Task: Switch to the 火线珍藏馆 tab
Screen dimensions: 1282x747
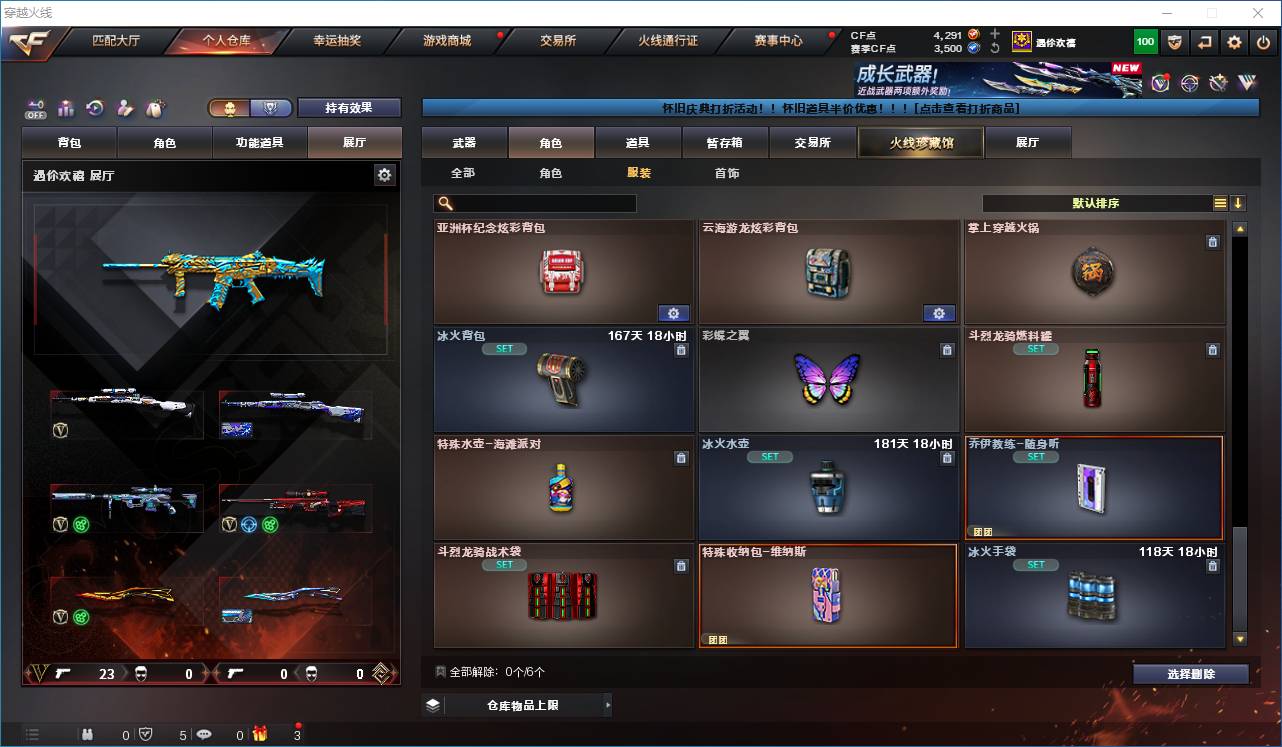Action: (919, 142)
